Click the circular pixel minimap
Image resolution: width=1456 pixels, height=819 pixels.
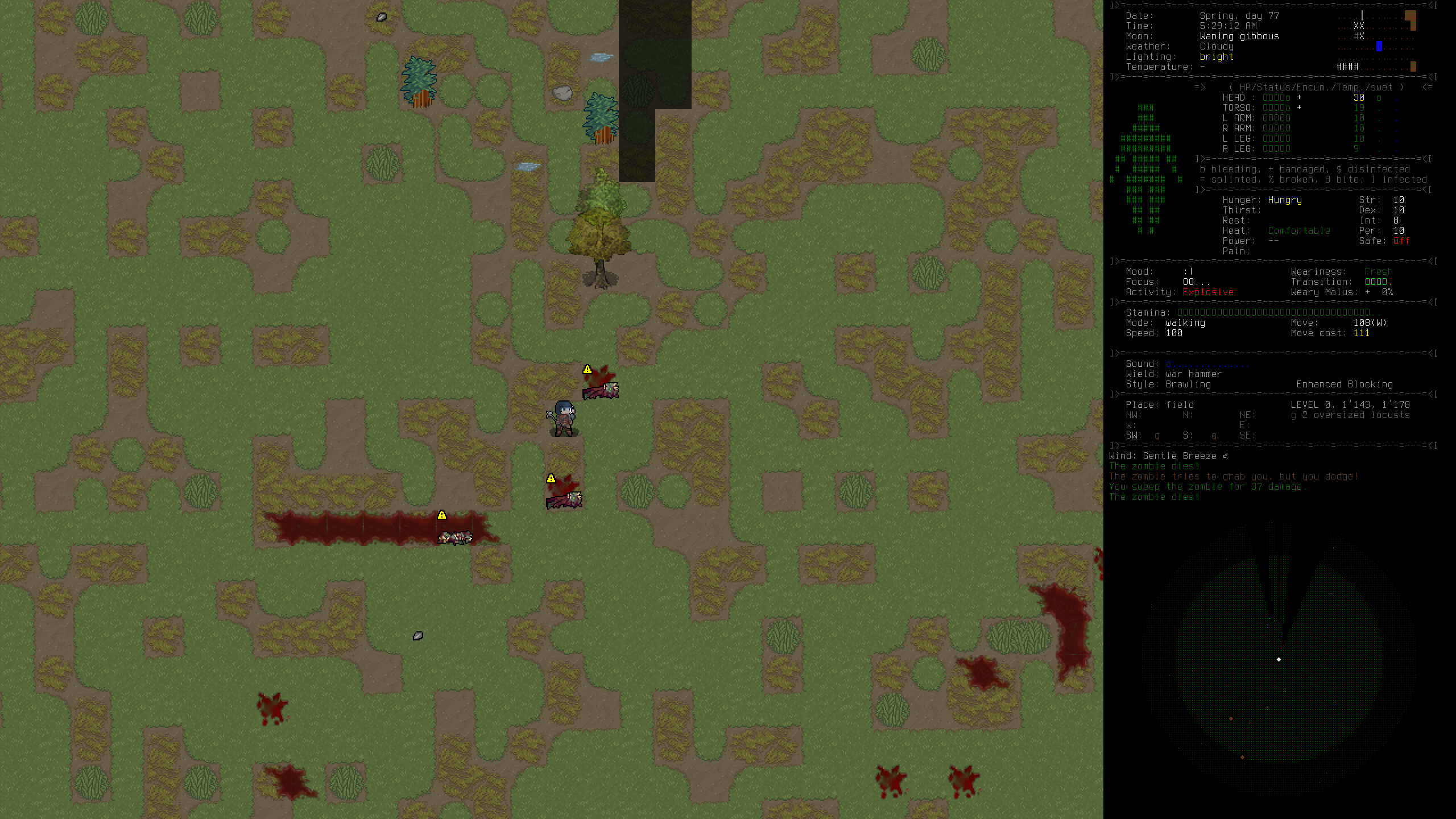coord(1279,660)
